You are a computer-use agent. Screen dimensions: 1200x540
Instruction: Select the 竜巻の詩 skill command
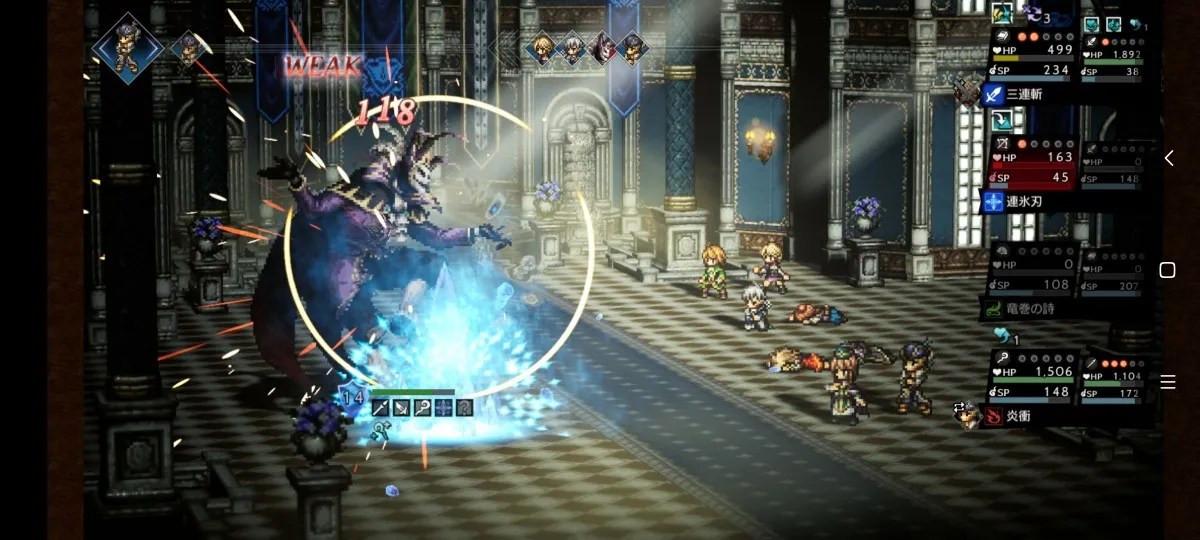tap(1028, 309)
